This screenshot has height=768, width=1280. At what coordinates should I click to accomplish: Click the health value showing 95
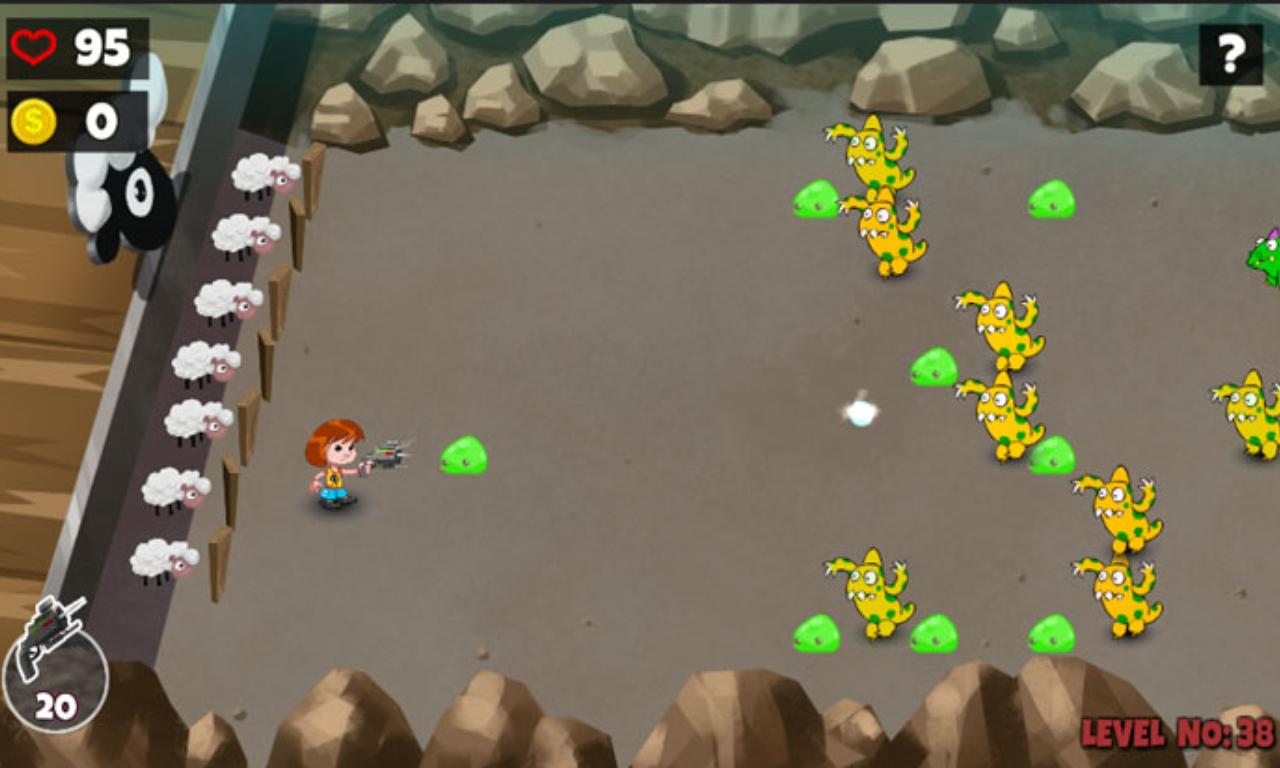(x=104, y=45)
